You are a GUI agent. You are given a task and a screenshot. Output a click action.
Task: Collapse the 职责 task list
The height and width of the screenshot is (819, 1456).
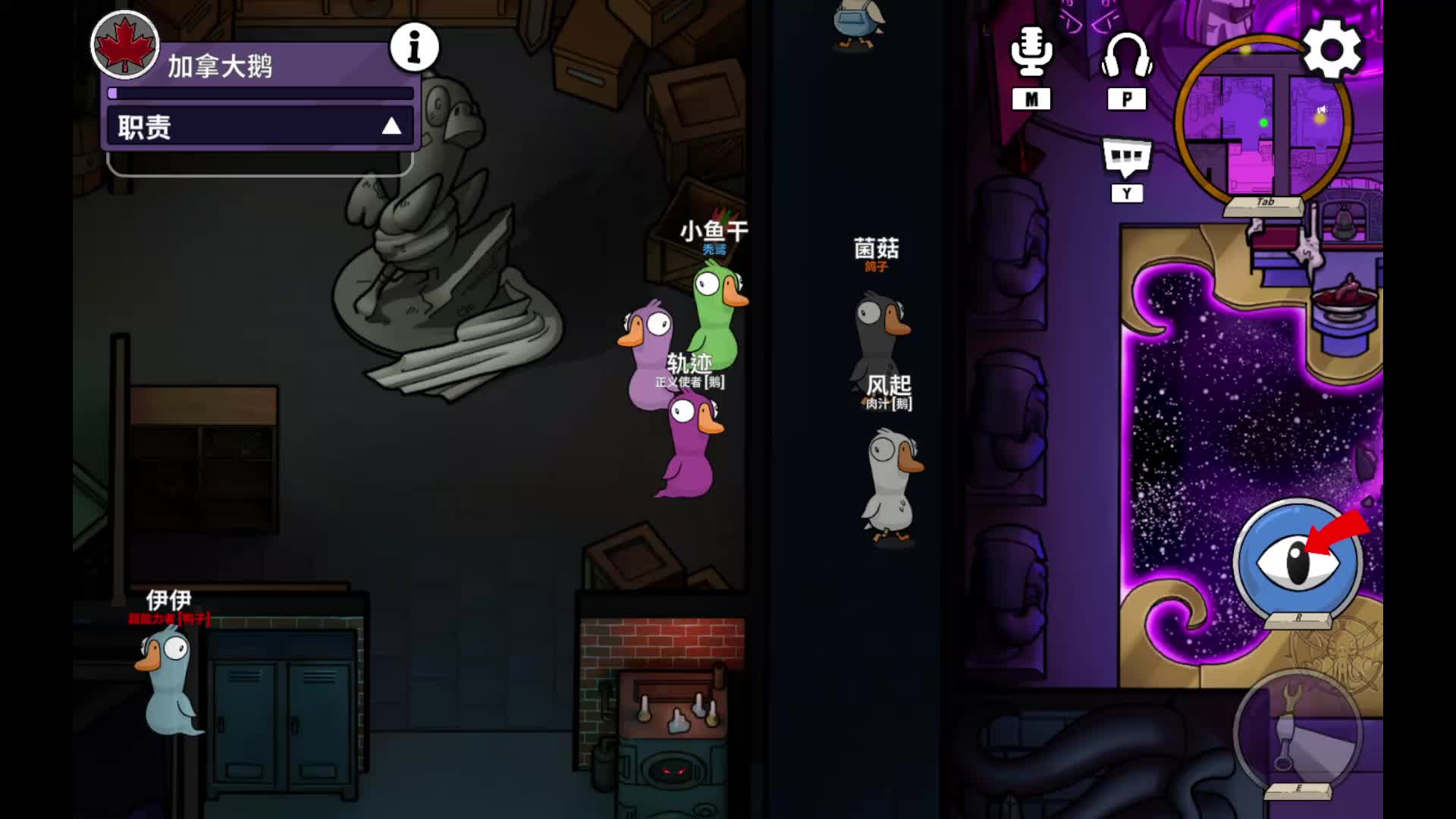coord(391,126)
